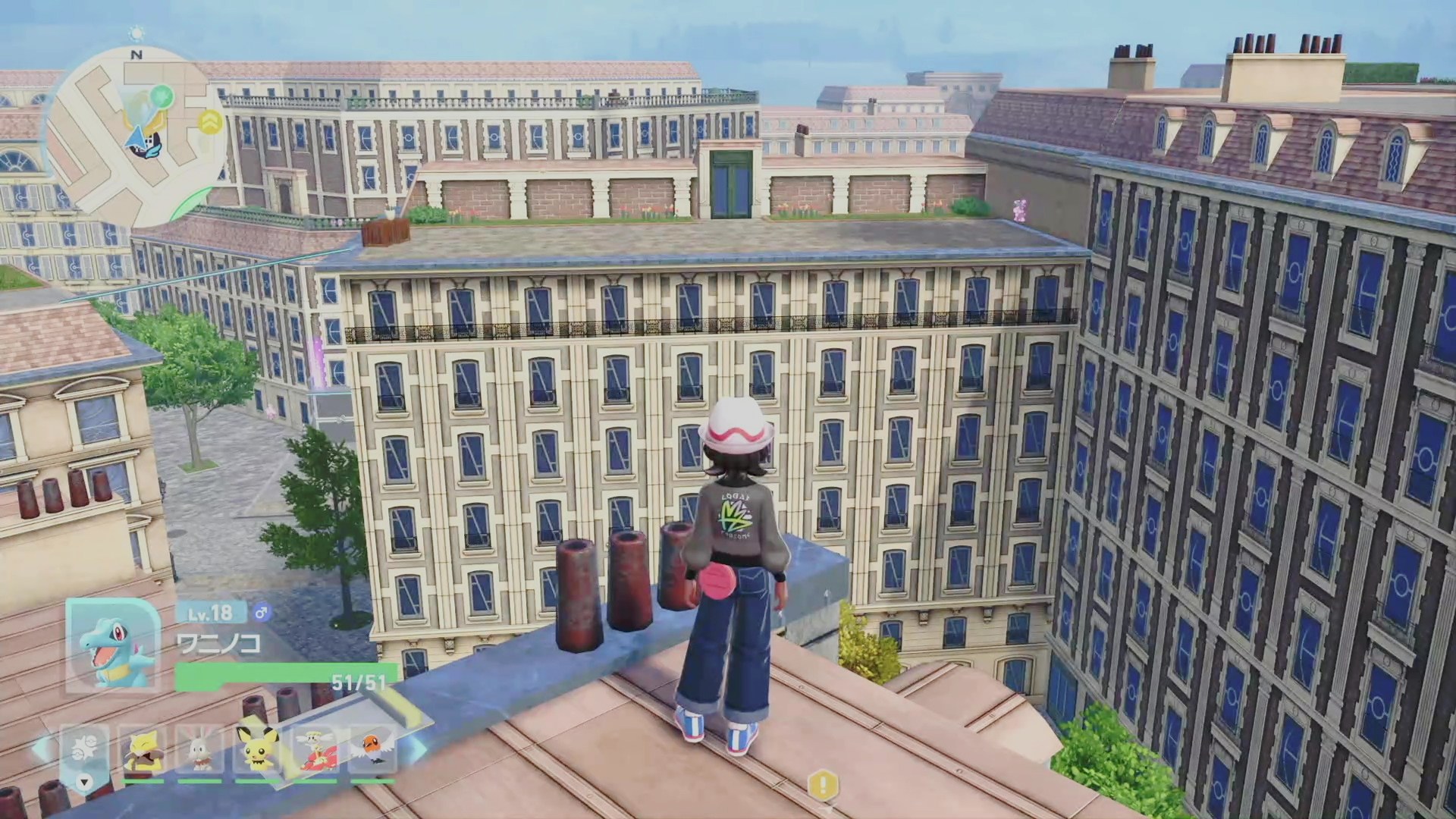Click the yellow exclamation alert icon
Viewport: 1456px width, 819px height.
[x=823, y=784]
